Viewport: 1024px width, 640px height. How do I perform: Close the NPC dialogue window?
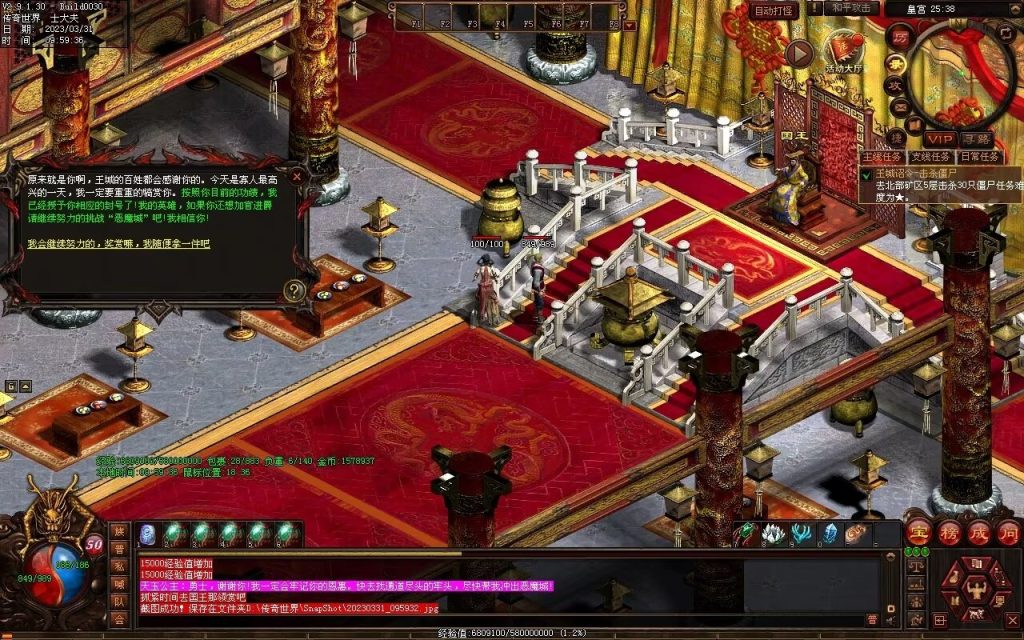tap(297, 176)
